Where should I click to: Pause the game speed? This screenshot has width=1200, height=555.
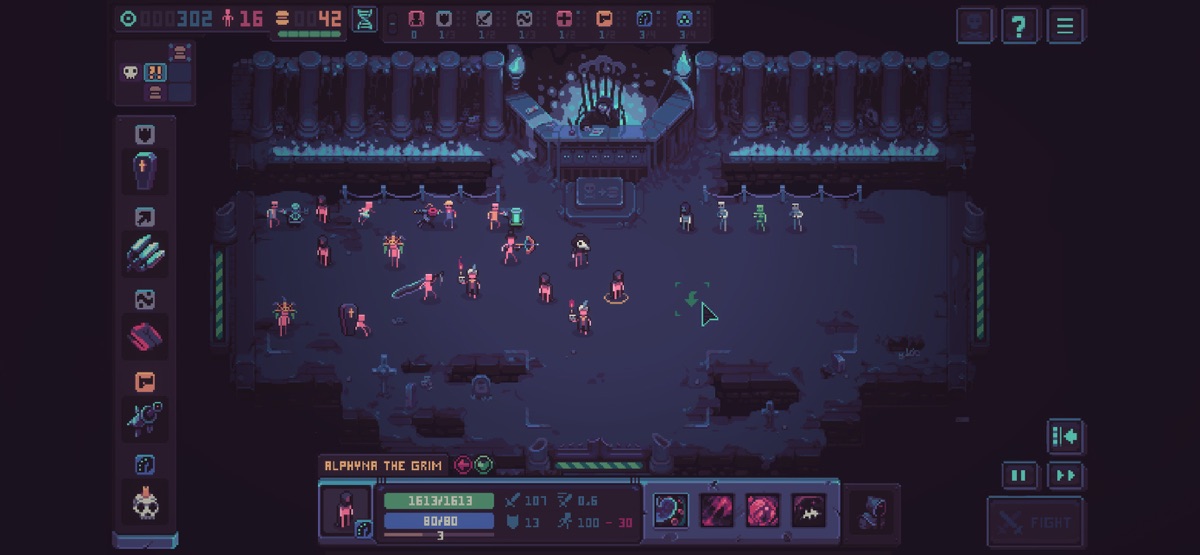pos(1019,476)
